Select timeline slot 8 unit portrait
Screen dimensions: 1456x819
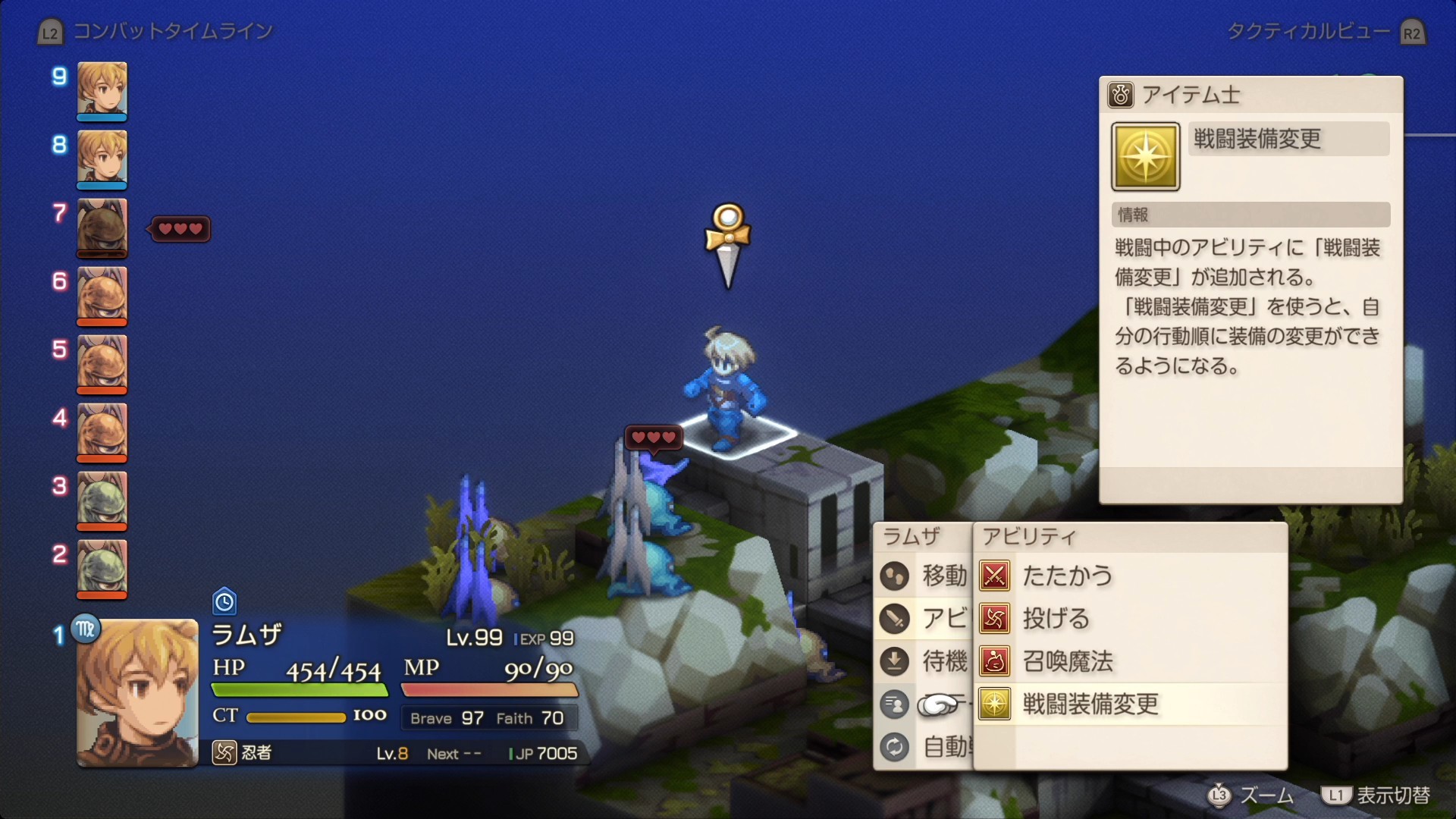(102, 158)
